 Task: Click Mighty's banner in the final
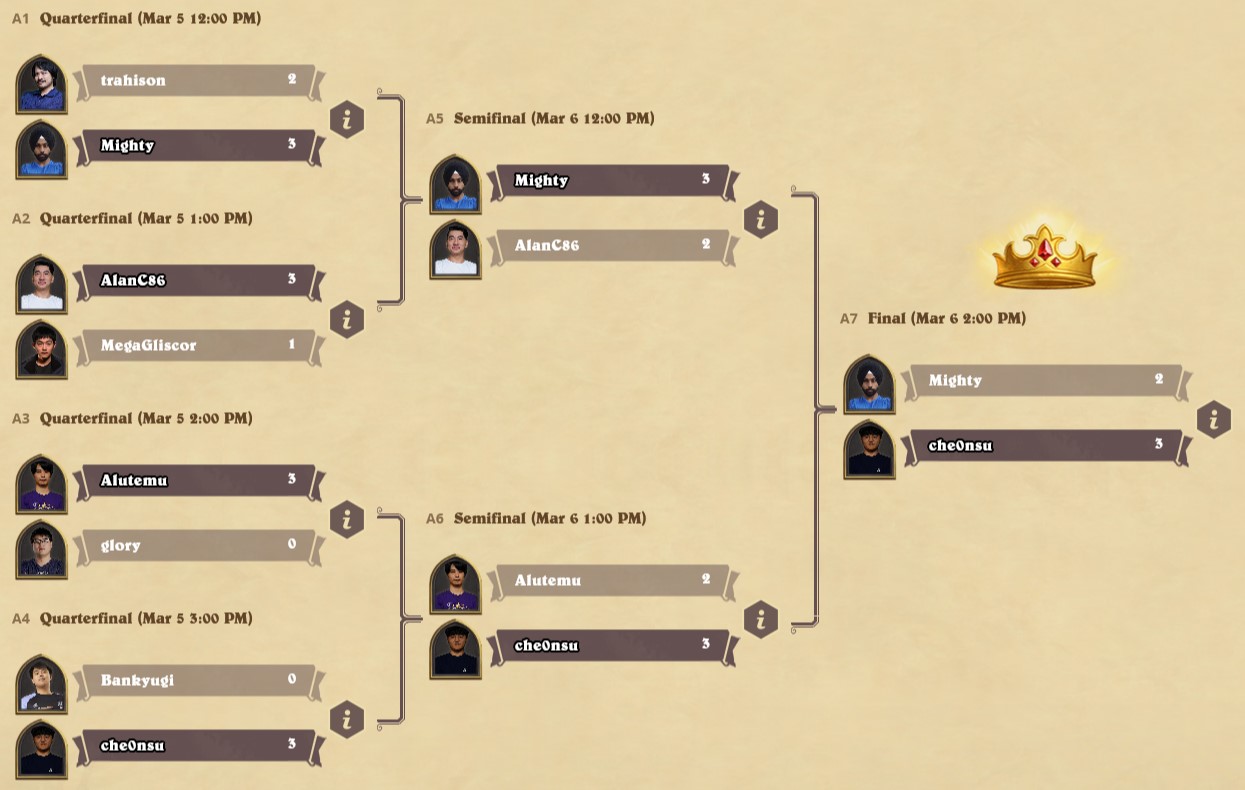(1045, 381)
